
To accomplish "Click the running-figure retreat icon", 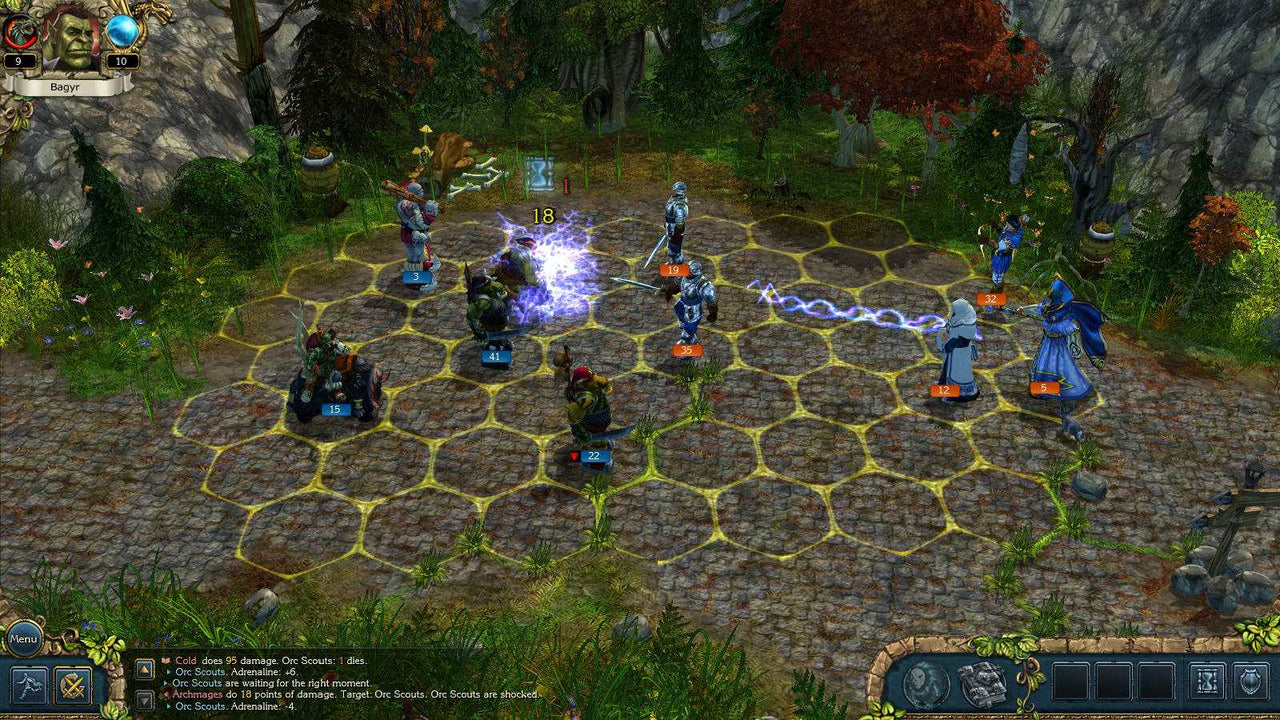I will (x=28, y=687).
